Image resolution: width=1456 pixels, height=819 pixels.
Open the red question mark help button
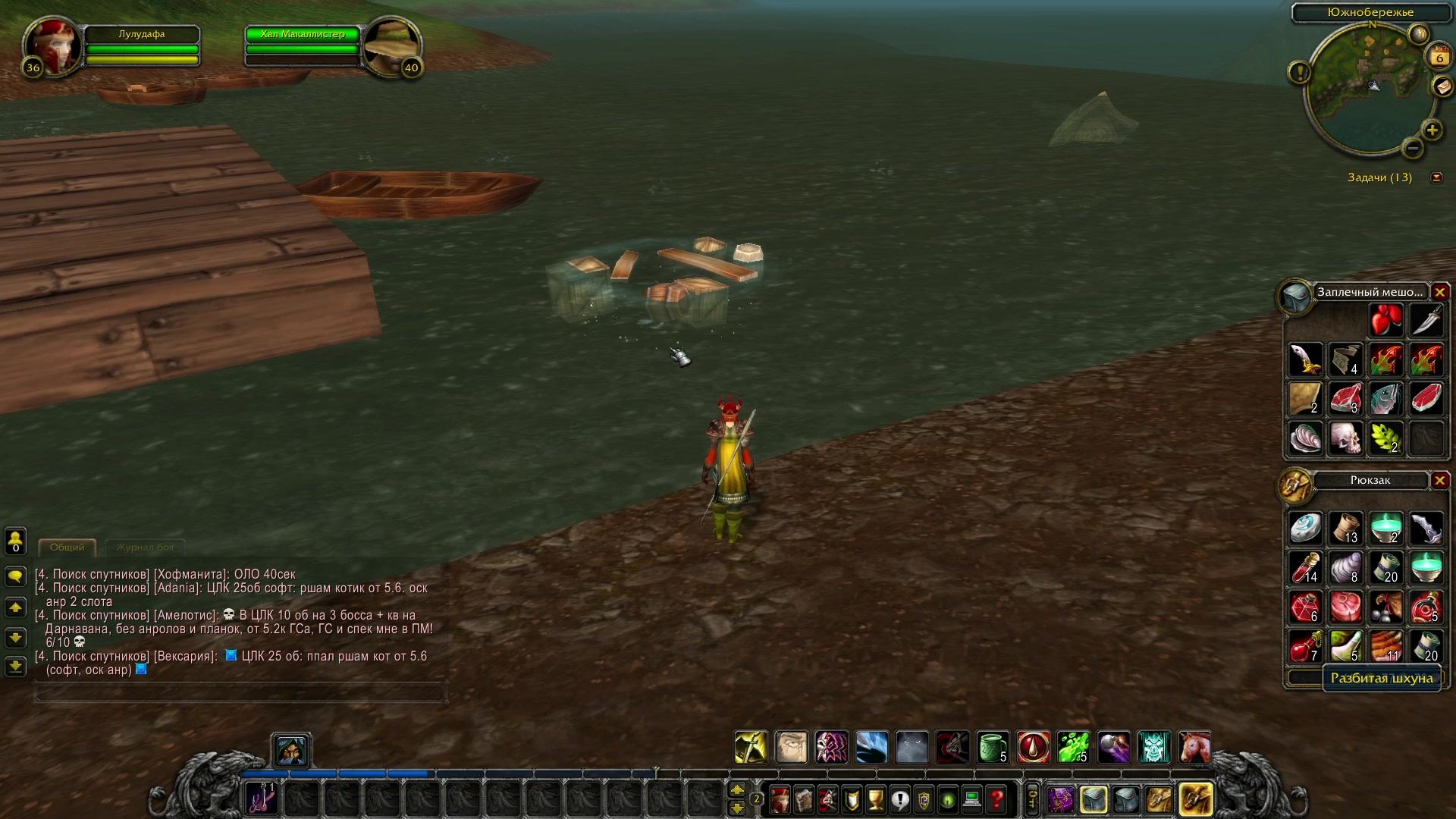pyautogui.click(x=996, y=799)
